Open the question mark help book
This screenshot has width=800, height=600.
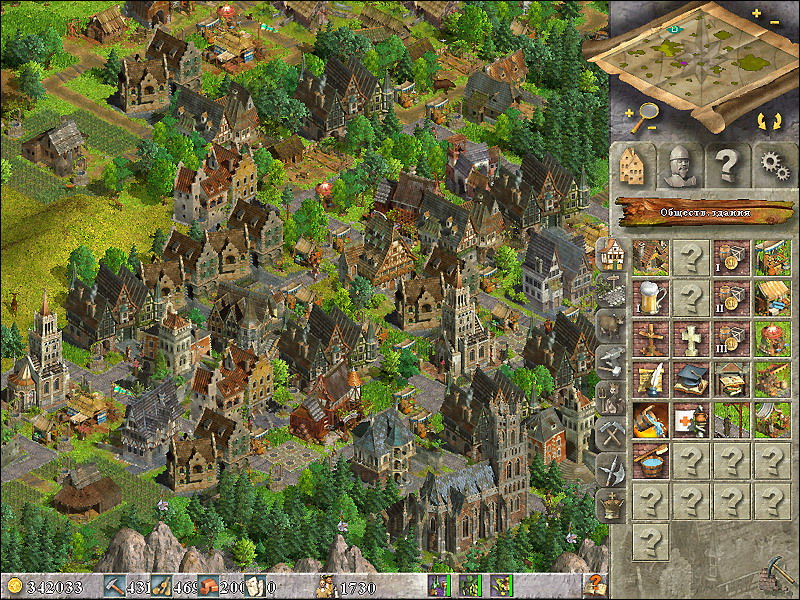(595, 586)
